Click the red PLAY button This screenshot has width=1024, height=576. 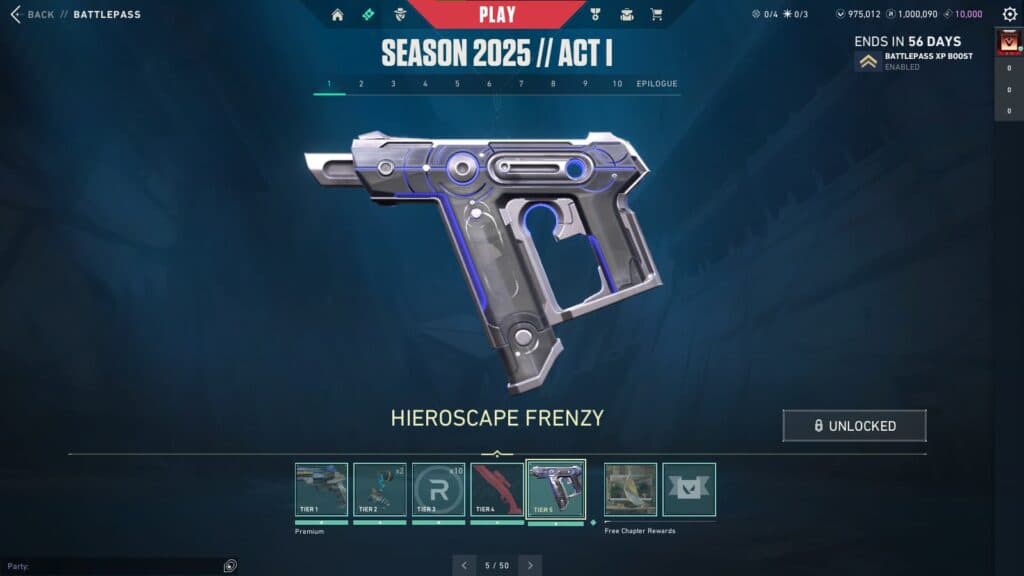[x=497, y=14]
